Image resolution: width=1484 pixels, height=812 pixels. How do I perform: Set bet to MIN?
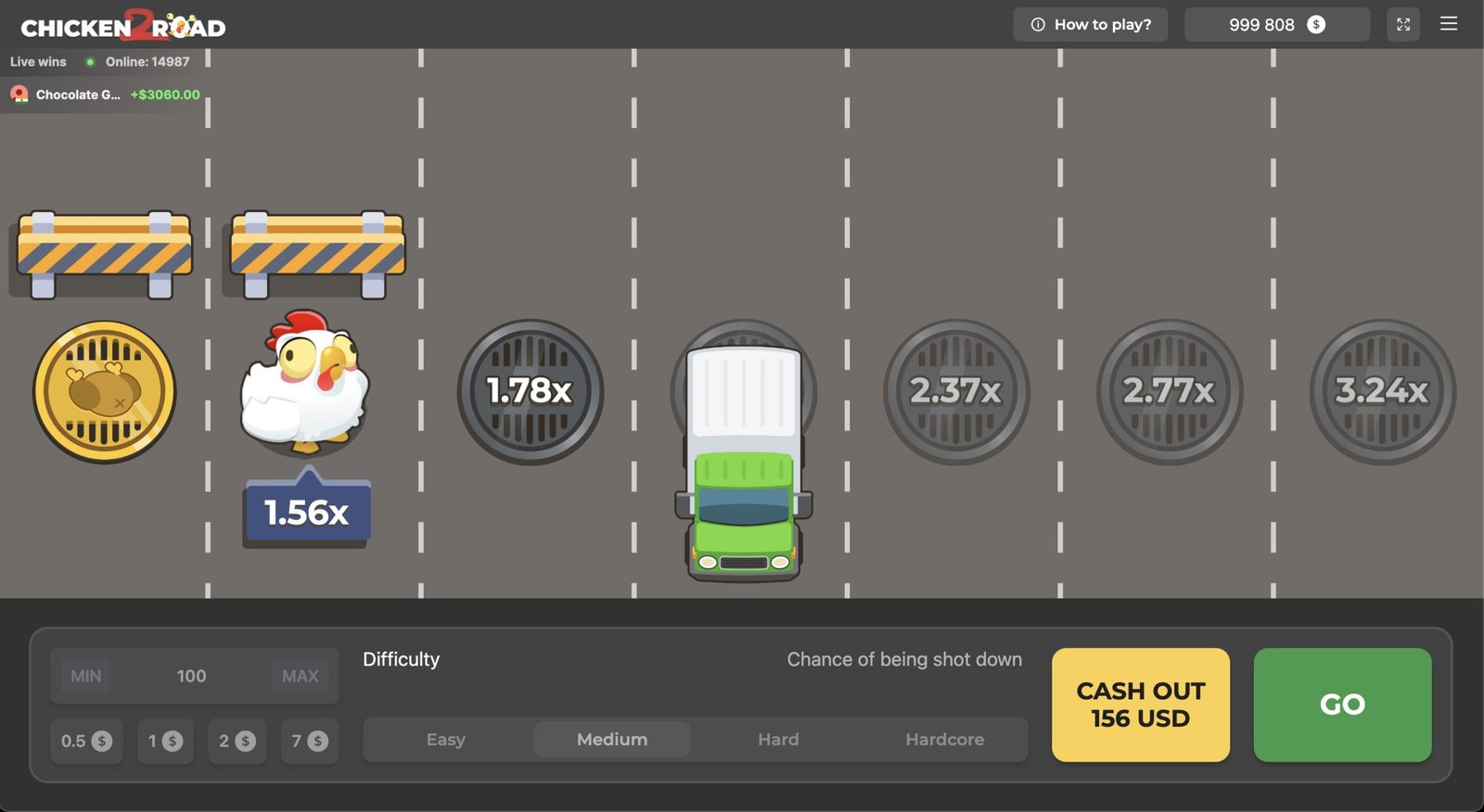click(86, 676)
